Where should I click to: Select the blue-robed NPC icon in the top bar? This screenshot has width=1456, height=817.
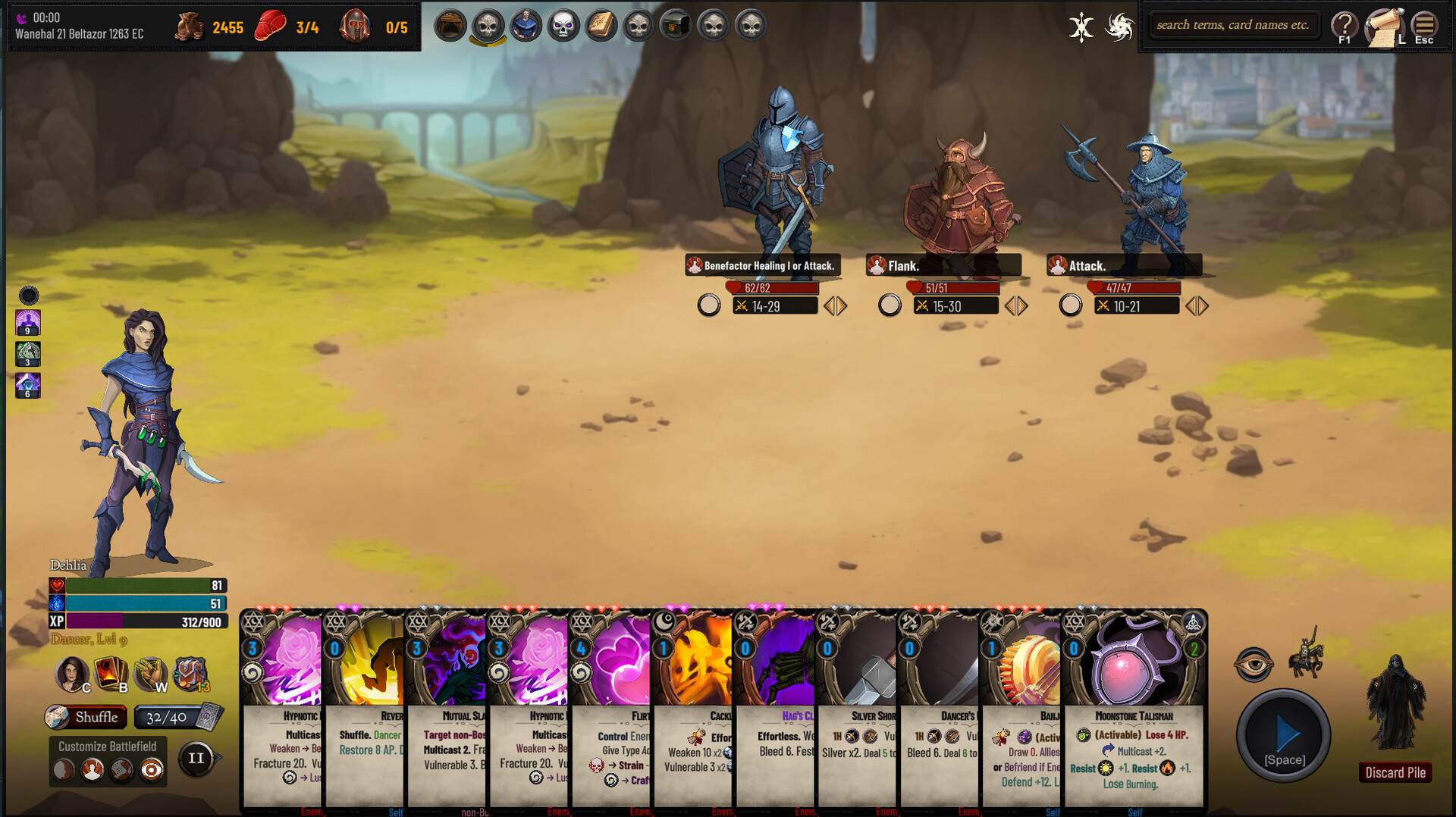coord(526,24)
